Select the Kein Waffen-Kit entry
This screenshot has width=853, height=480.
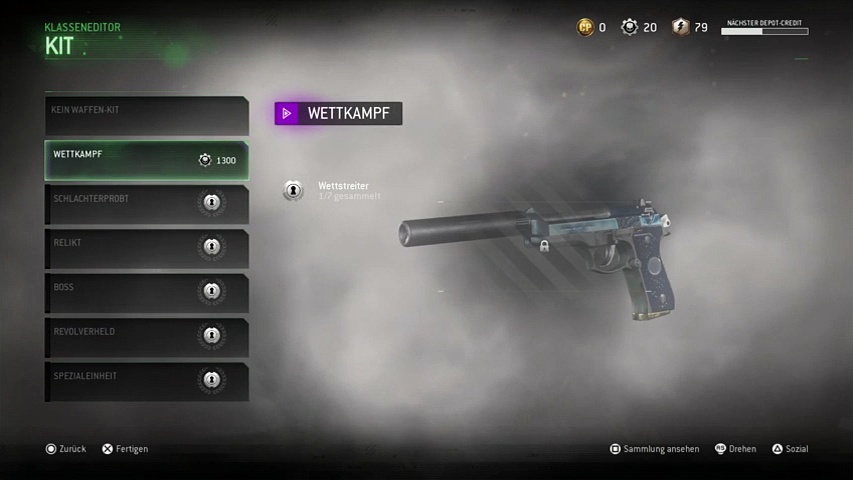[146, 116]
